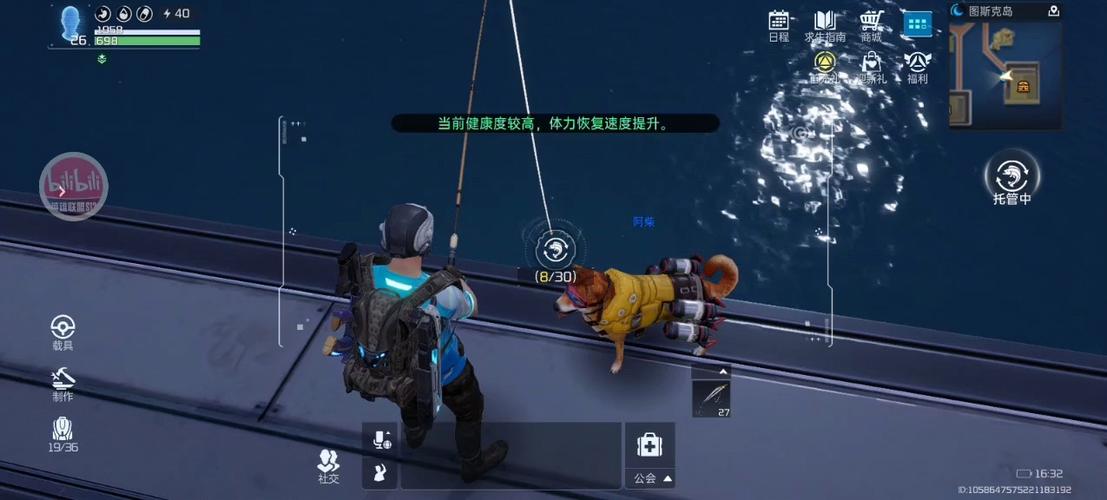Image resolution: width=1107 pixels, height=500 pixels.
Task: Open the 迎新礼 gift bag
Action: 871,66
